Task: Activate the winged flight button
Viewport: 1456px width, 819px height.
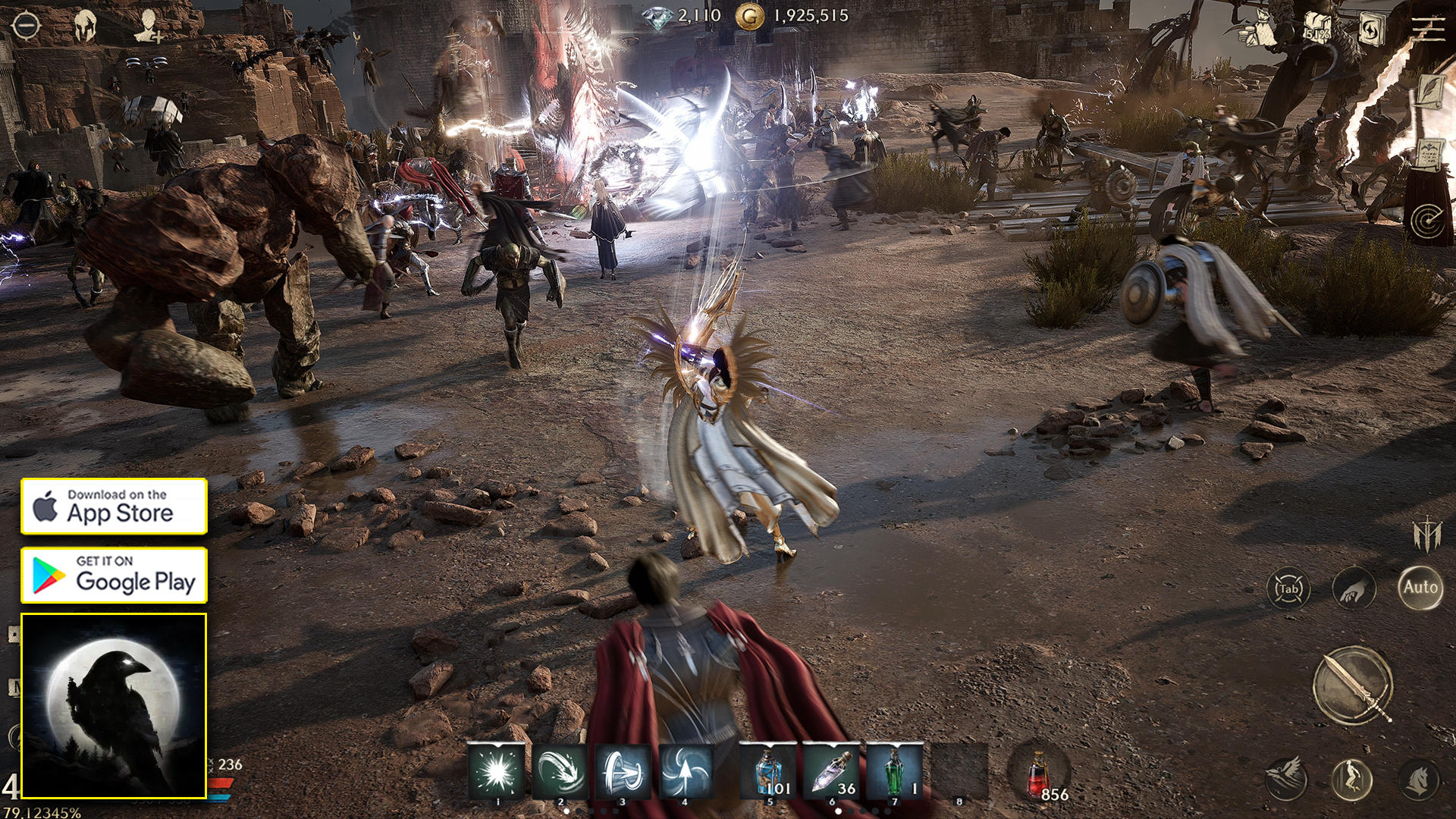Action: (1287, 780)
